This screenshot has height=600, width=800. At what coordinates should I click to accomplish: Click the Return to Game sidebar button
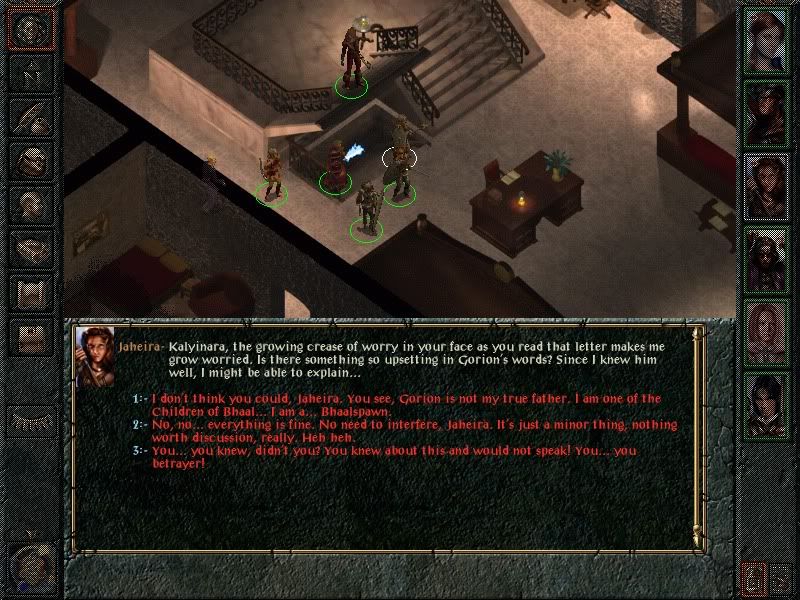tap(30, 28)
